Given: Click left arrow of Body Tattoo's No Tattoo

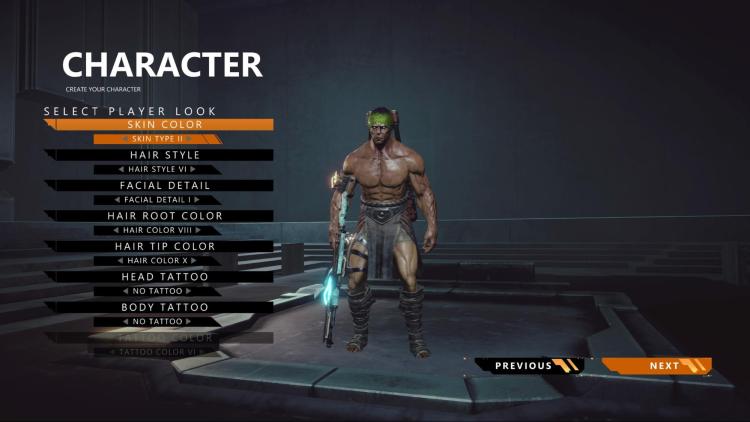Looking at the screenshot, I should pyautogui.click(x=126, y=322).
